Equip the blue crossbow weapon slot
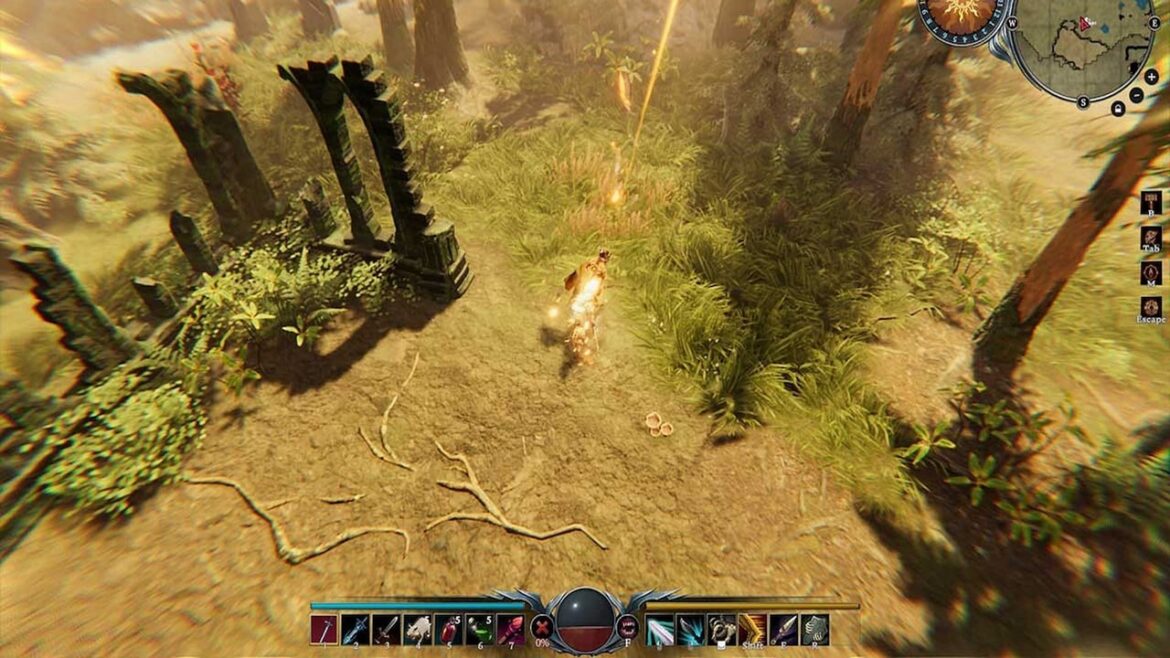Viewport: 1170px width, 658px height. [x=356, y=628]
